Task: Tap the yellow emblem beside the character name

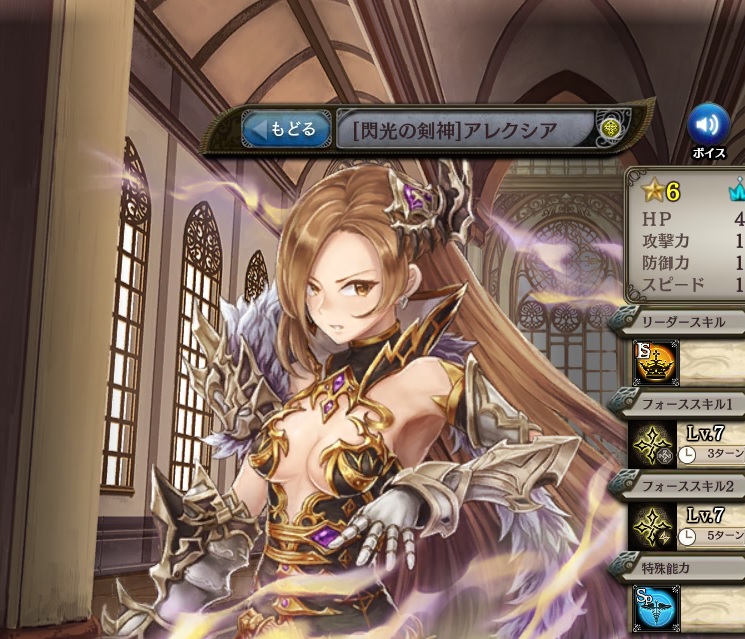Action: coord(610,129)
